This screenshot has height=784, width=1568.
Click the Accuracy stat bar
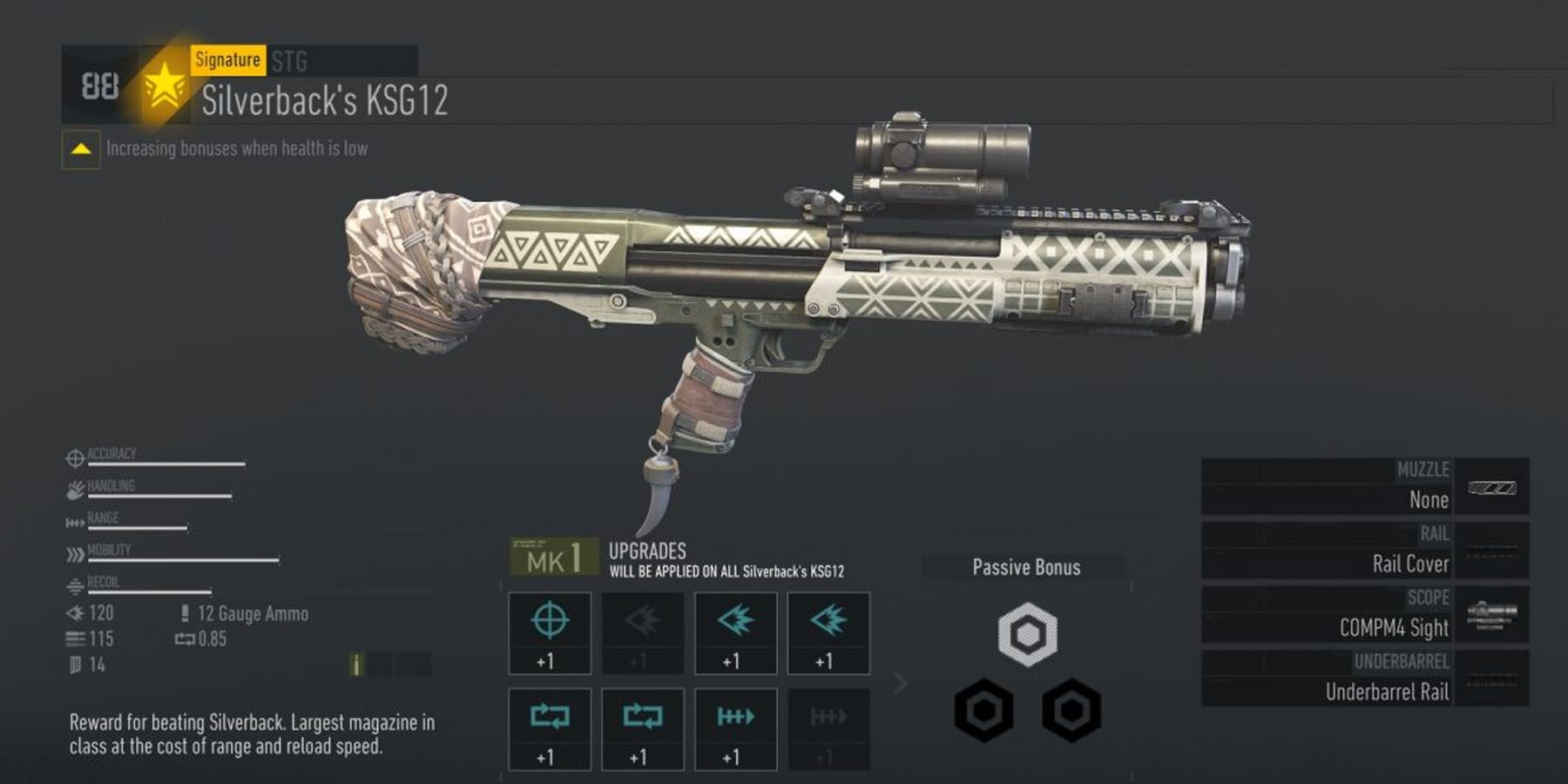coord(166,462)
